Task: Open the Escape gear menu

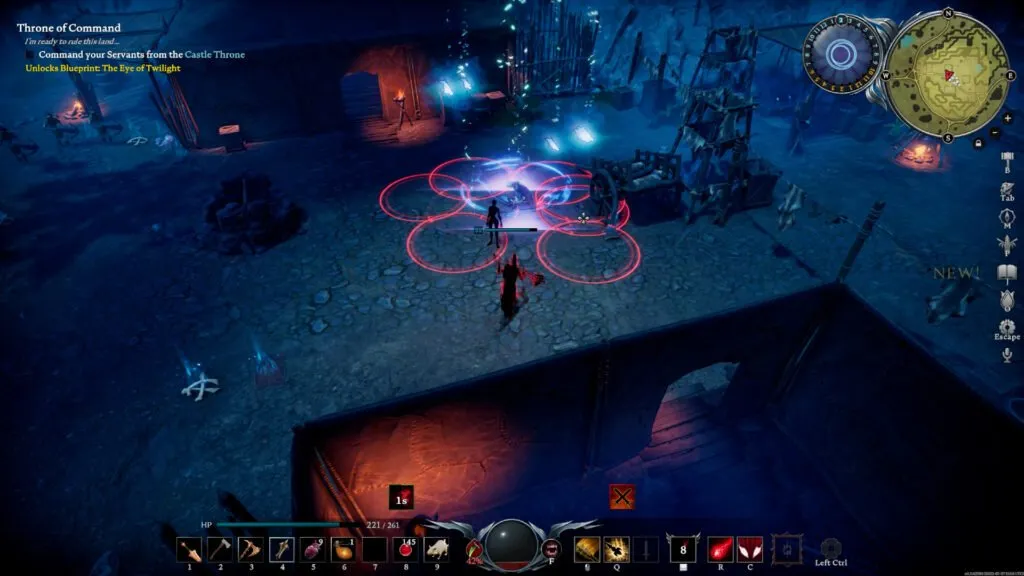Action: 1007,326
